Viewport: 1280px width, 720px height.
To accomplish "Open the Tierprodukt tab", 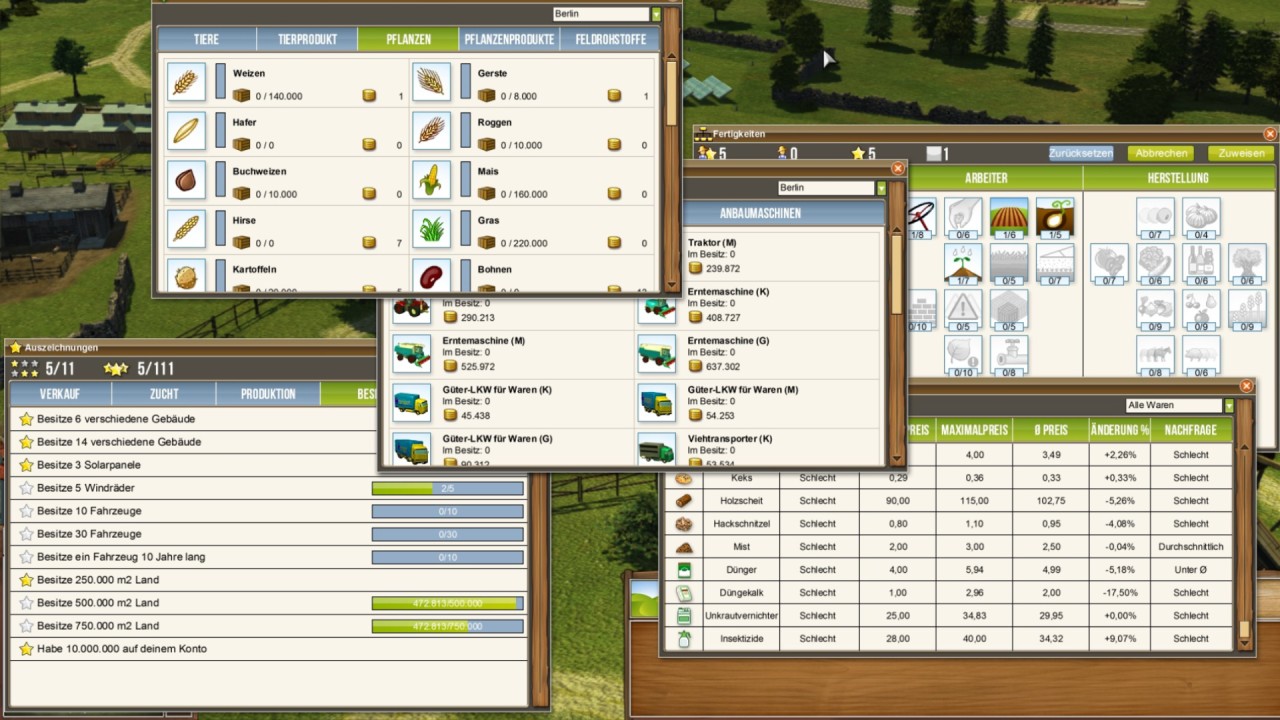I will 307,40.
